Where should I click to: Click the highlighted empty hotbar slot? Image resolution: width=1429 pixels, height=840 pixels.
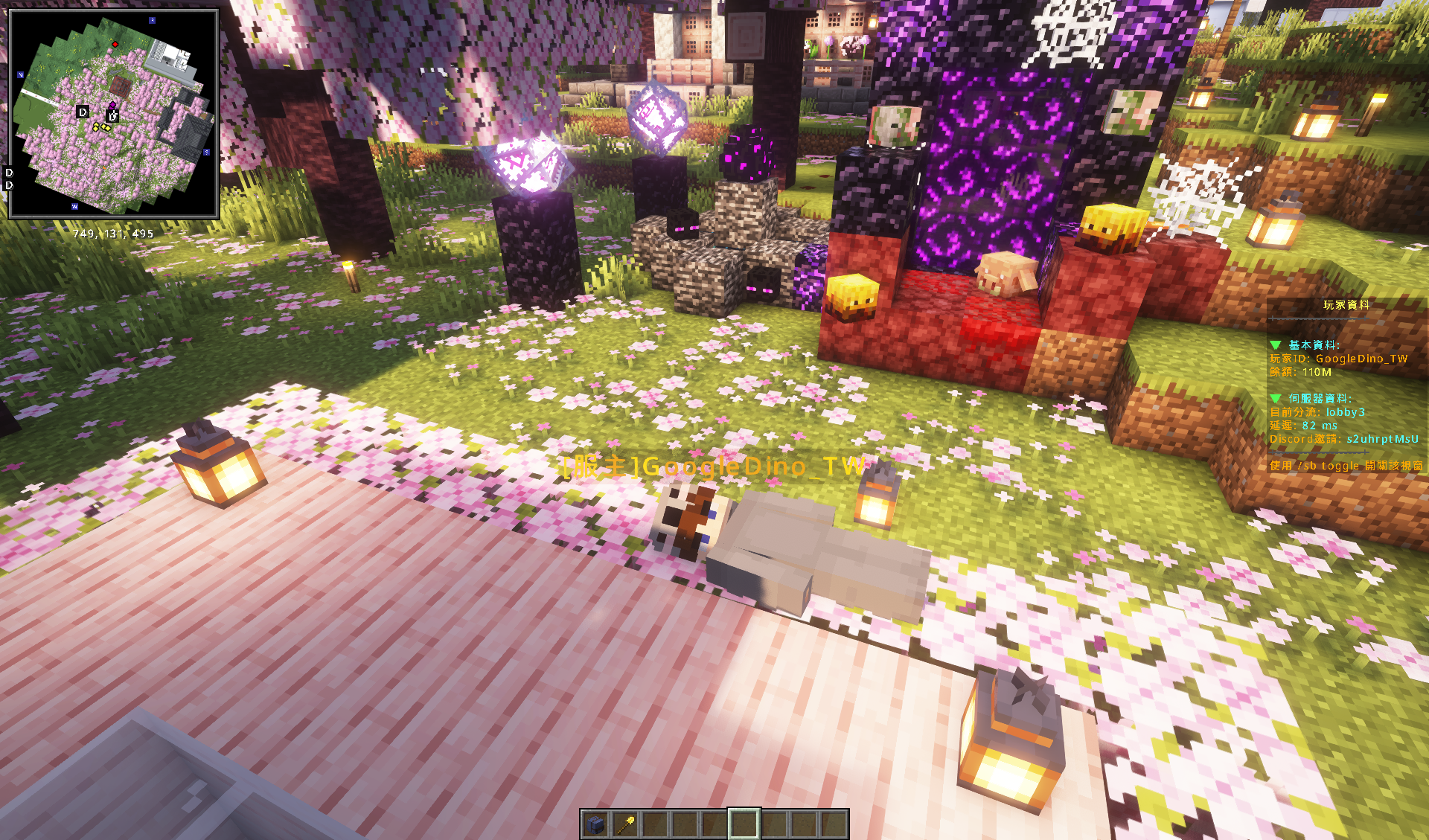744,824
